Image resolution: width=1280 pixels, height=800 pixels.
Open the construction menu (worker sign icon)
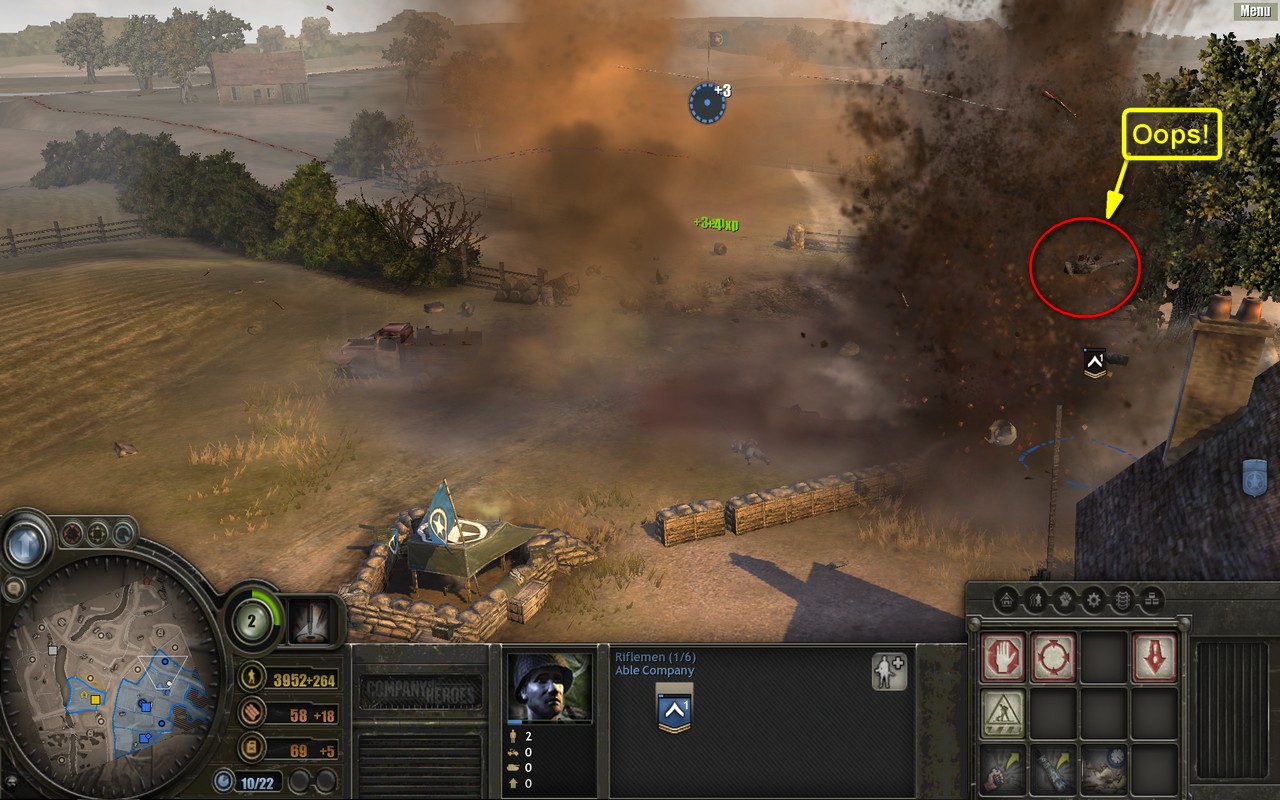tap(1002, 713)
